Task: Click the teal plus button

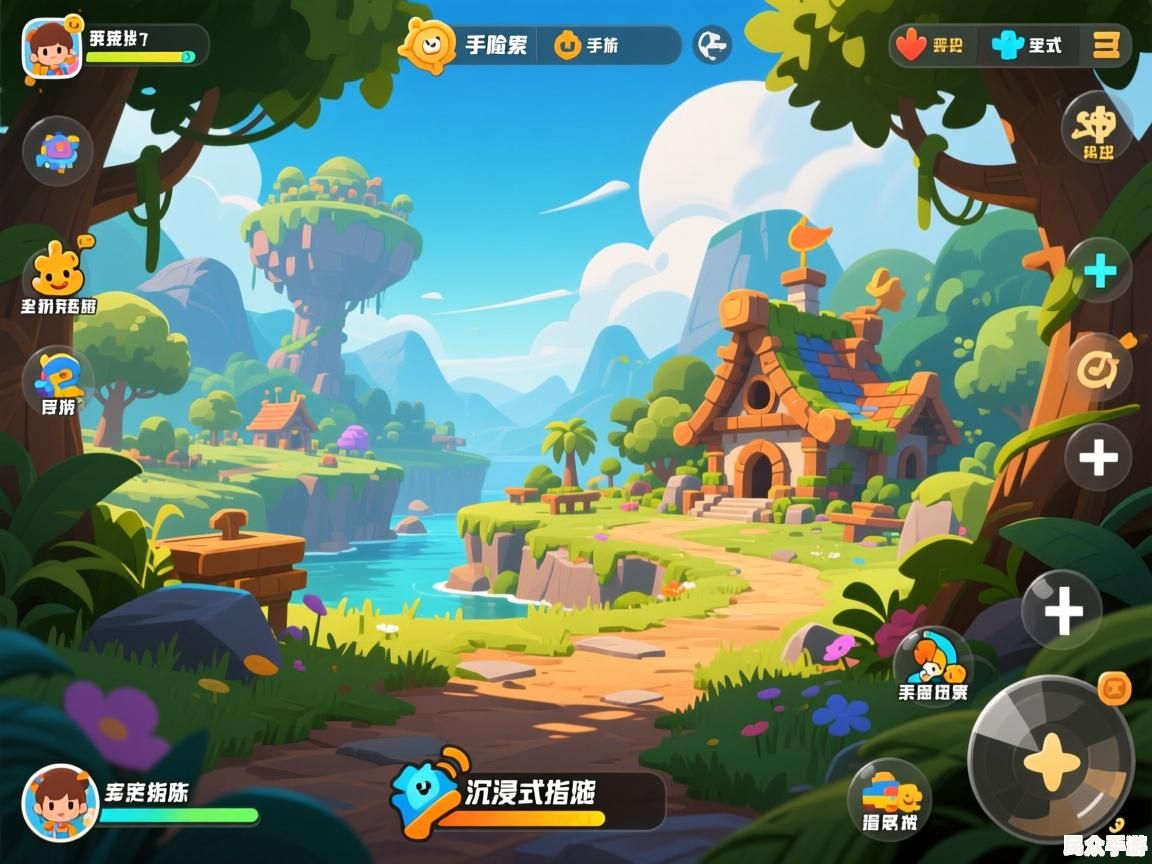Action: (x=1099, y=271)
